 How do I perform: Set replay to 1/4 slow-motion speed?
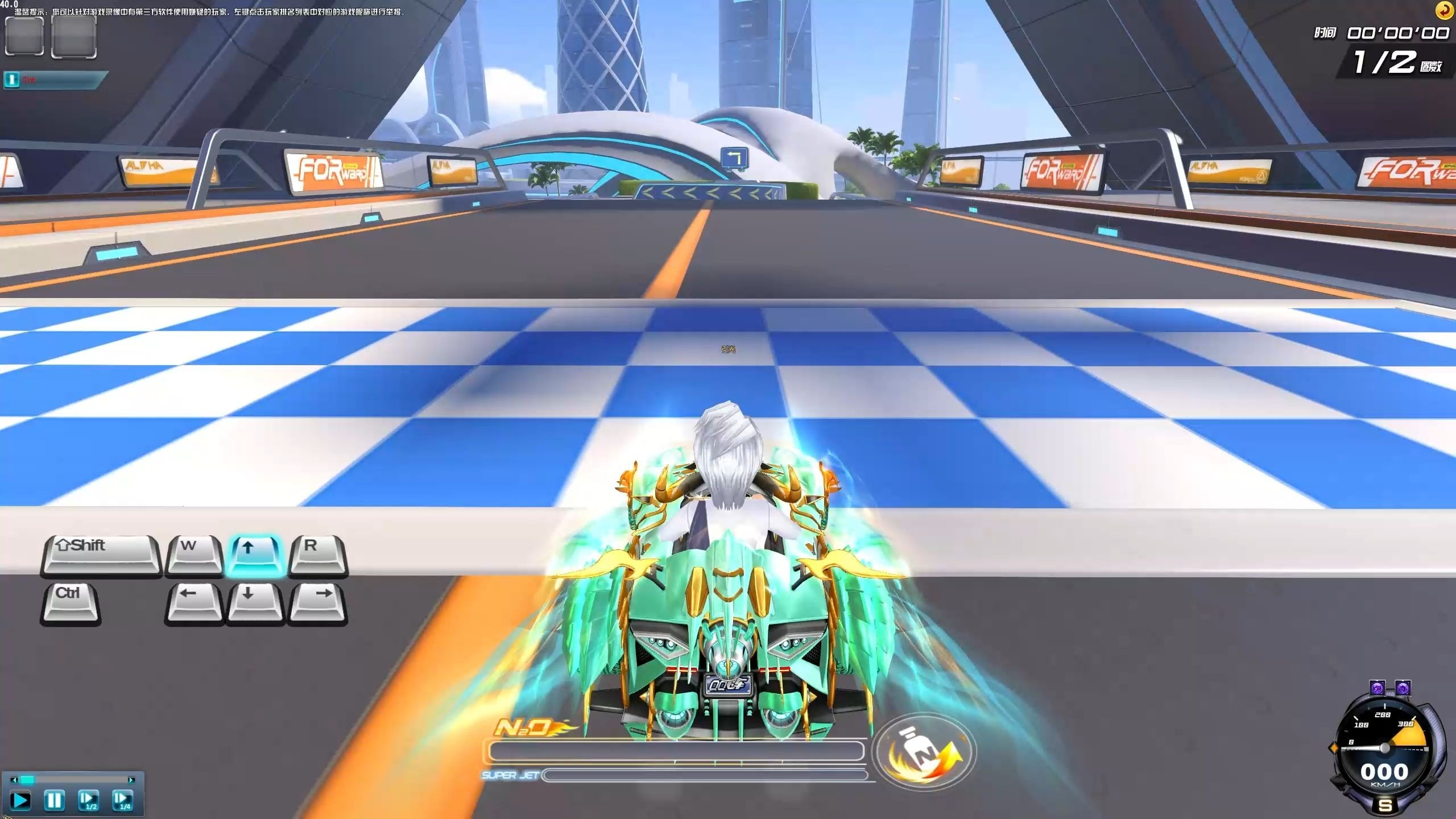[122, 800]
